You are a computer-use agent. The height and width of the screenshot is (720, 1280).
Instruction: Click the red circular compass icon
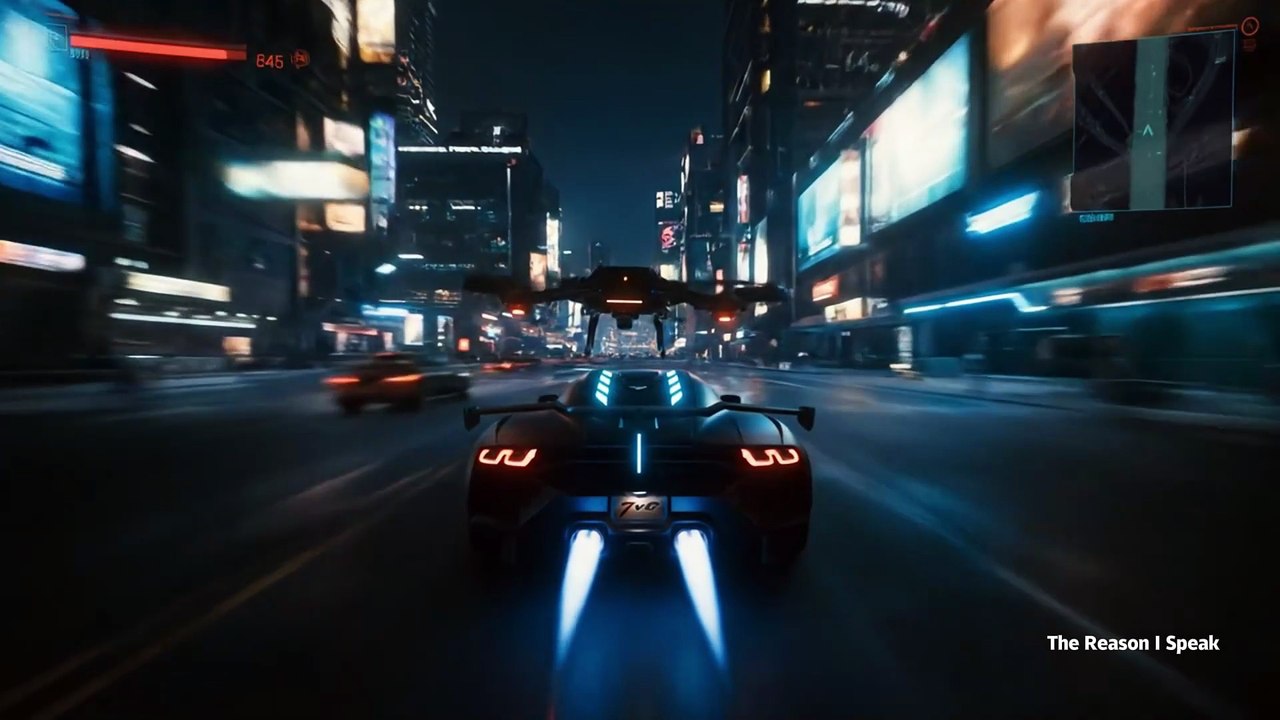(1249, 27)
